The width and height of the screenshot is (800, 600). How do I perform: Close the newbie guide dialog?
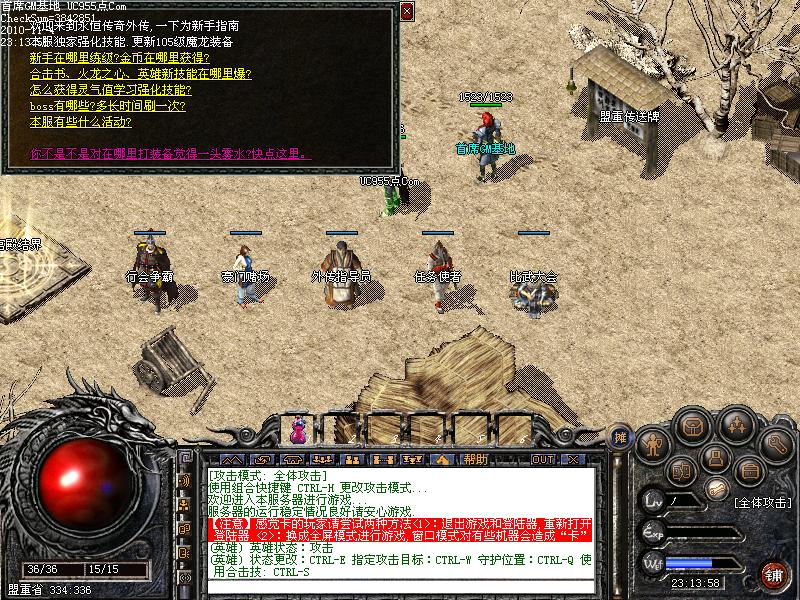click(x=406, y=11)
